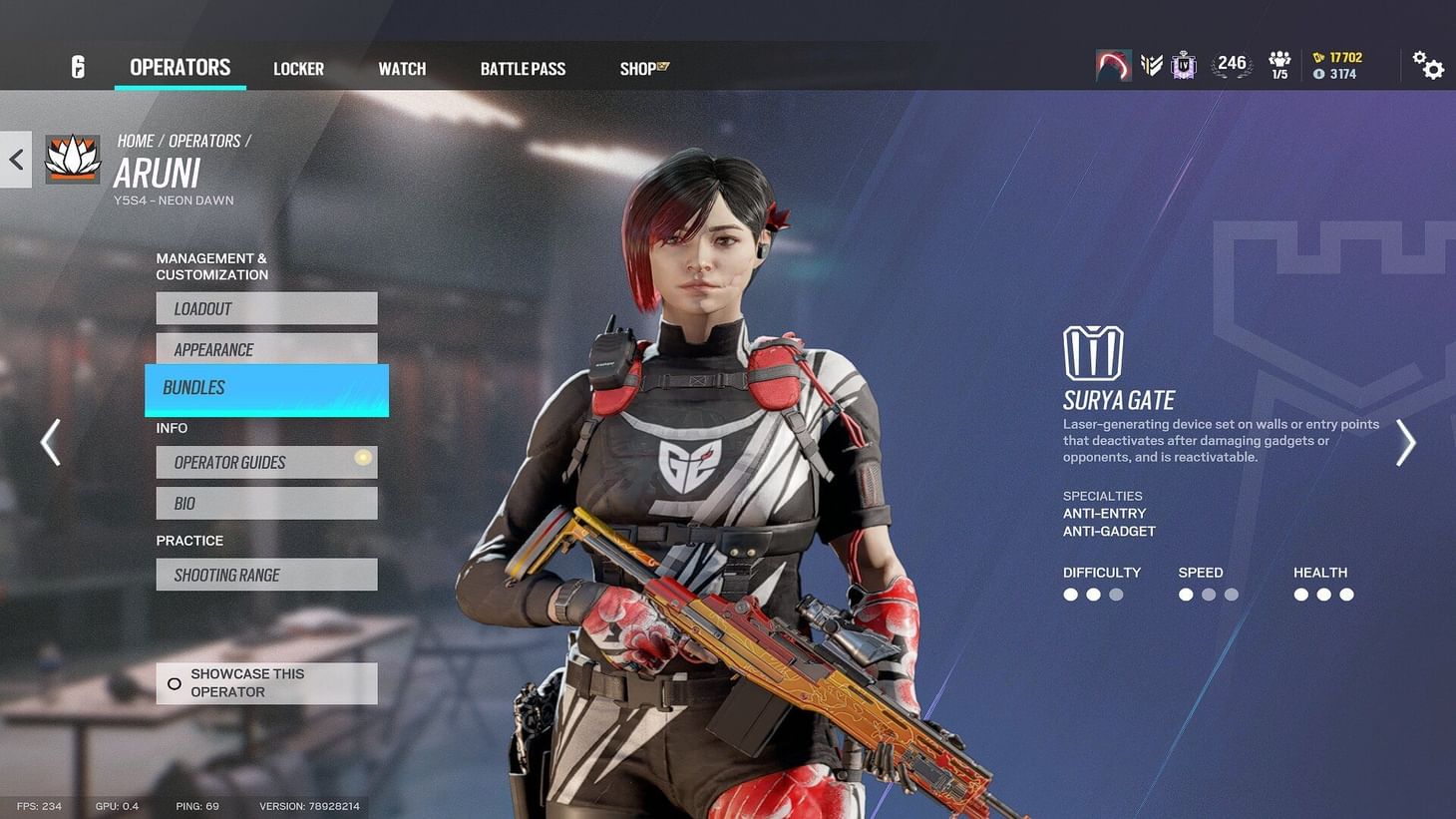Go to the previous operator with left arrow
1456x819 pixels.
[x=50, y=442]
